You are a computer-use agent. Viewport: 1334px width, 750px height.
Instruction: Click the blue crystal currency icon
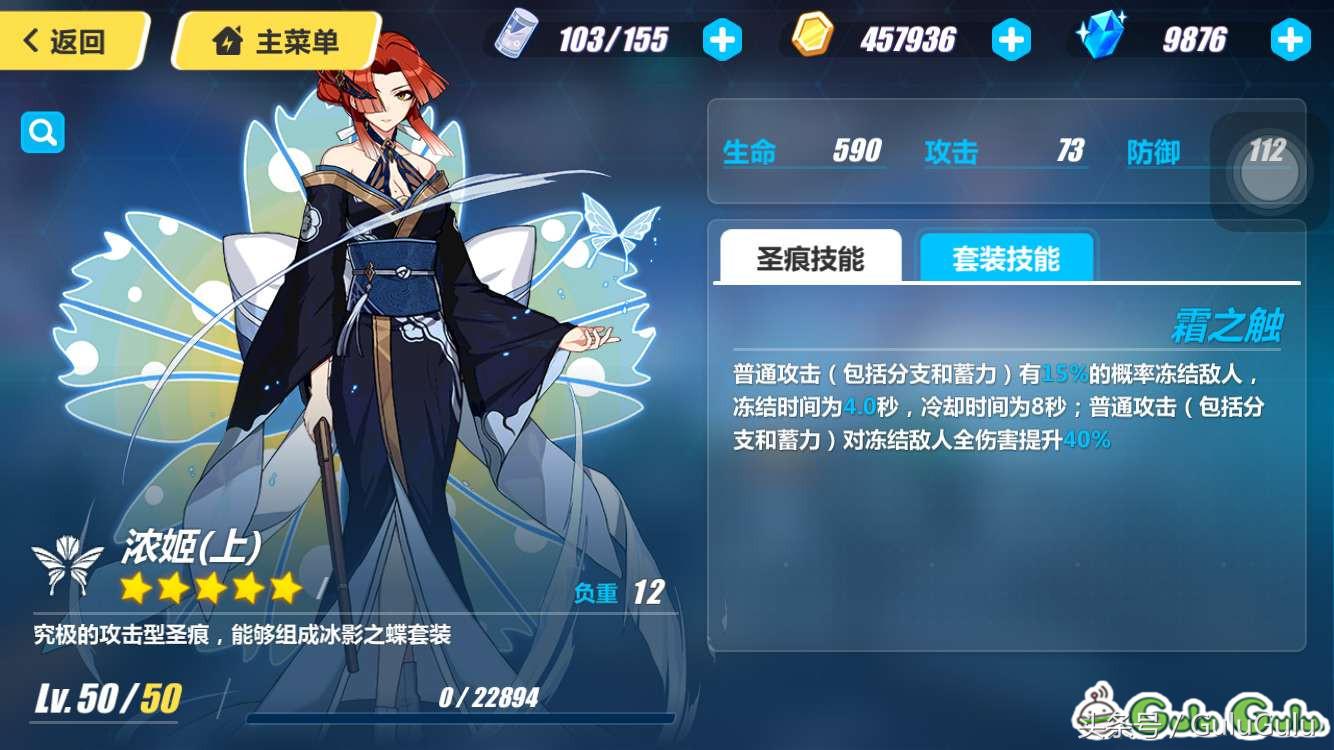(x=1100, y=37)
